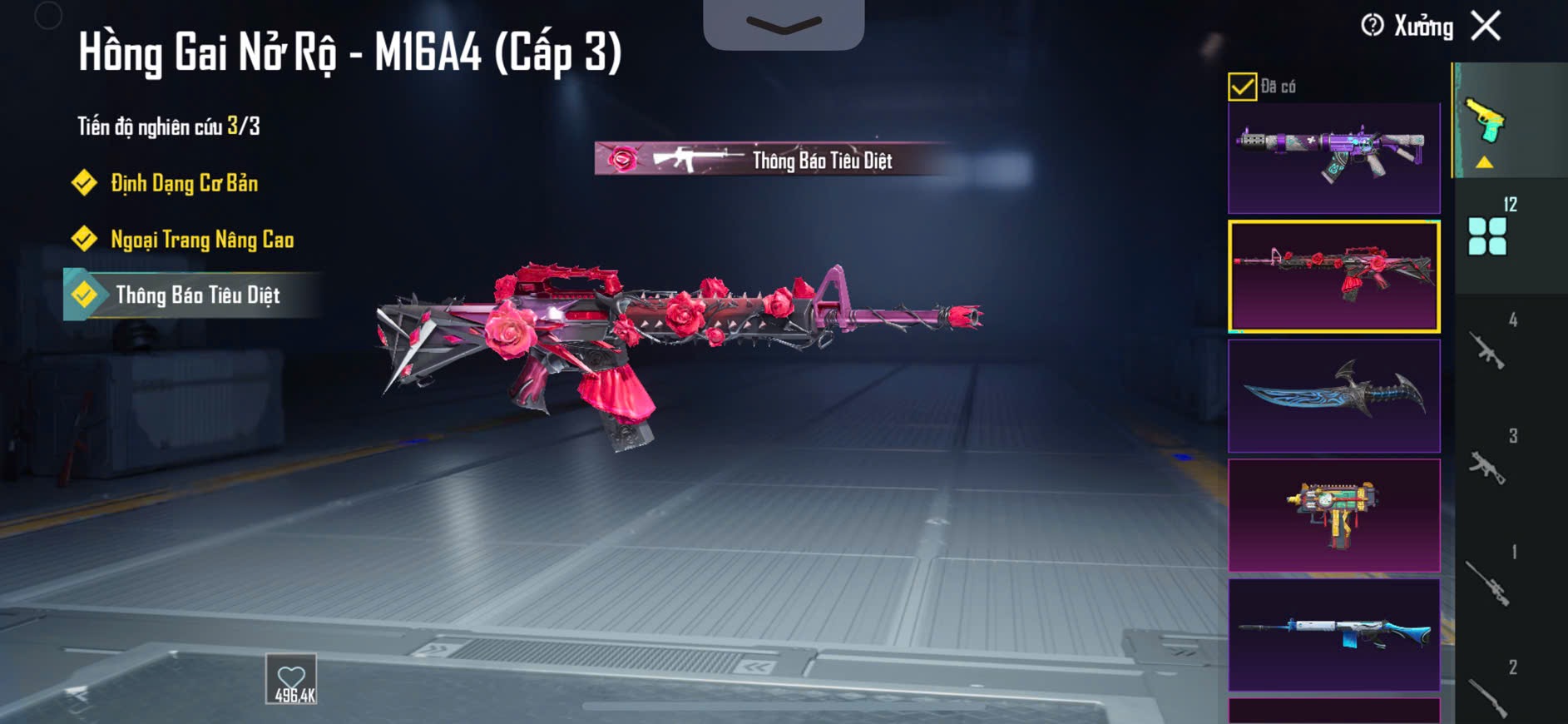Close the workshop screen
Viewport: 1568px width, 724px height.
coord(1486,26)
